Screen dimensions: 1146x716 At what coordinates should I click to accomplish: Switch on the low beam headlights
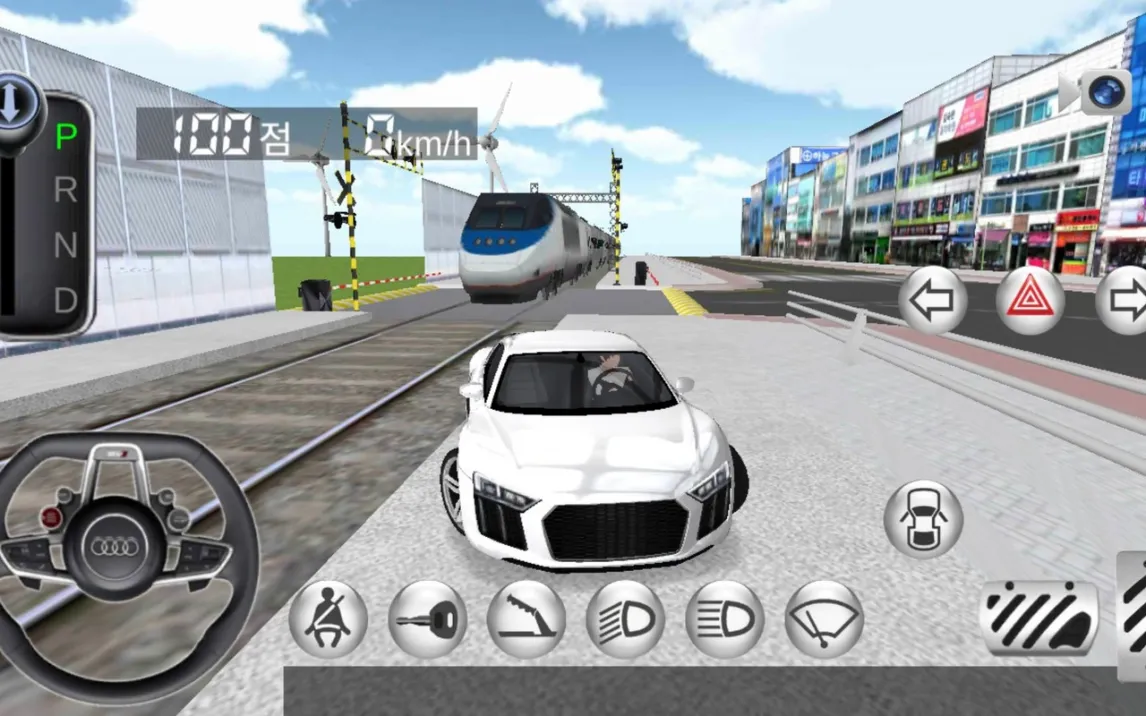(x=625, y=619)
